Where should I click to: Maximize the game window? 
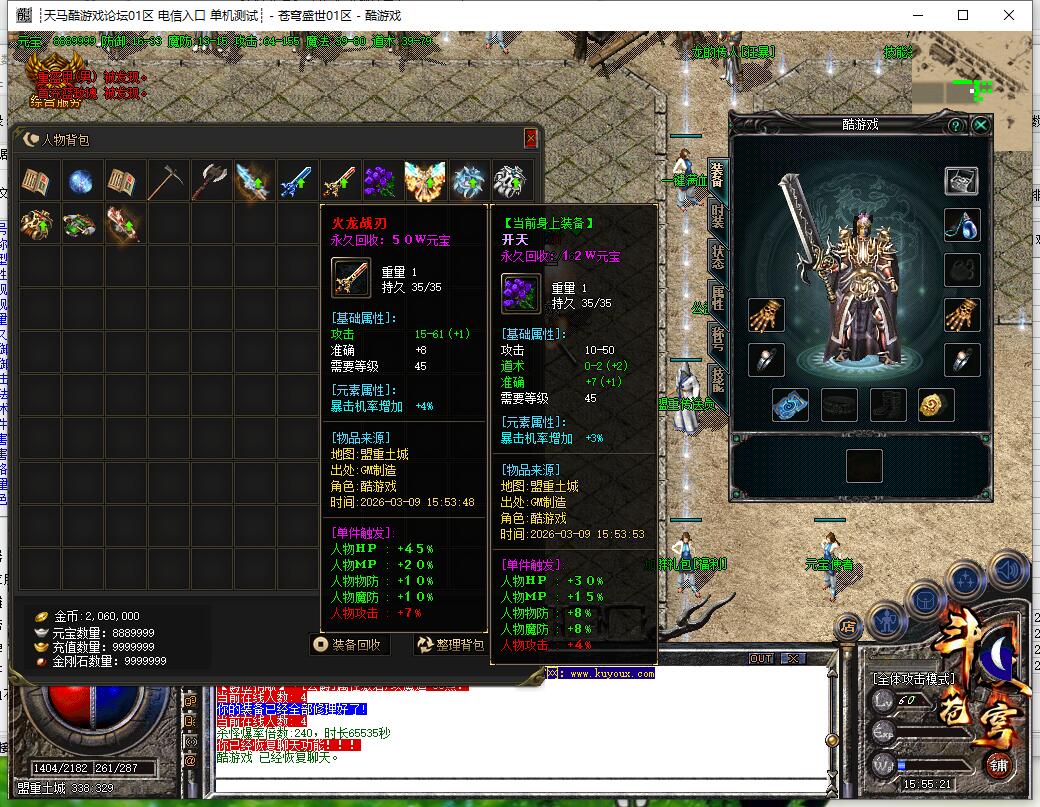pyautogui.click(x=963, y=15)
